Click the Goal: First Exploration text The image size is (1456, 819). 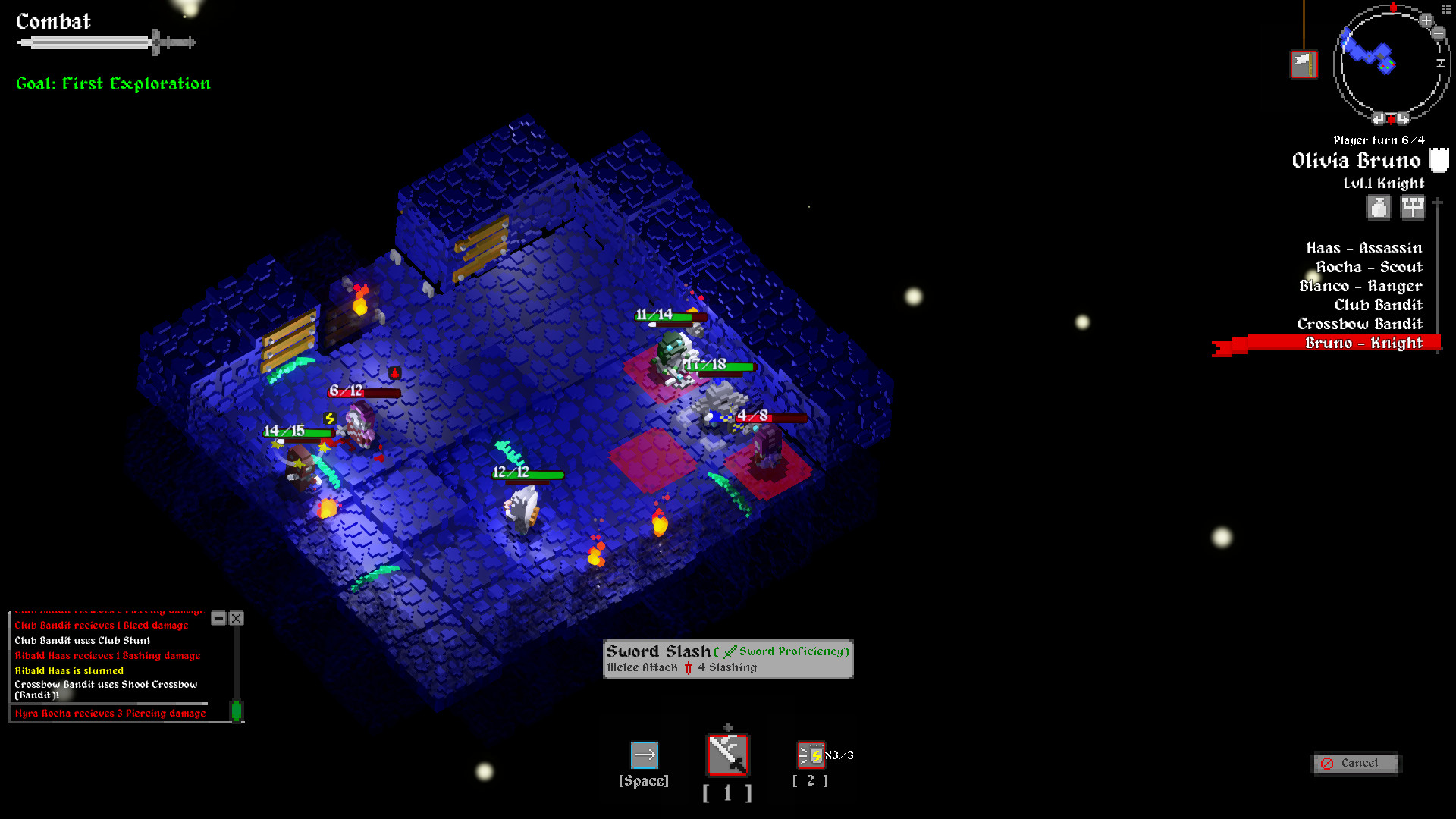112,83
